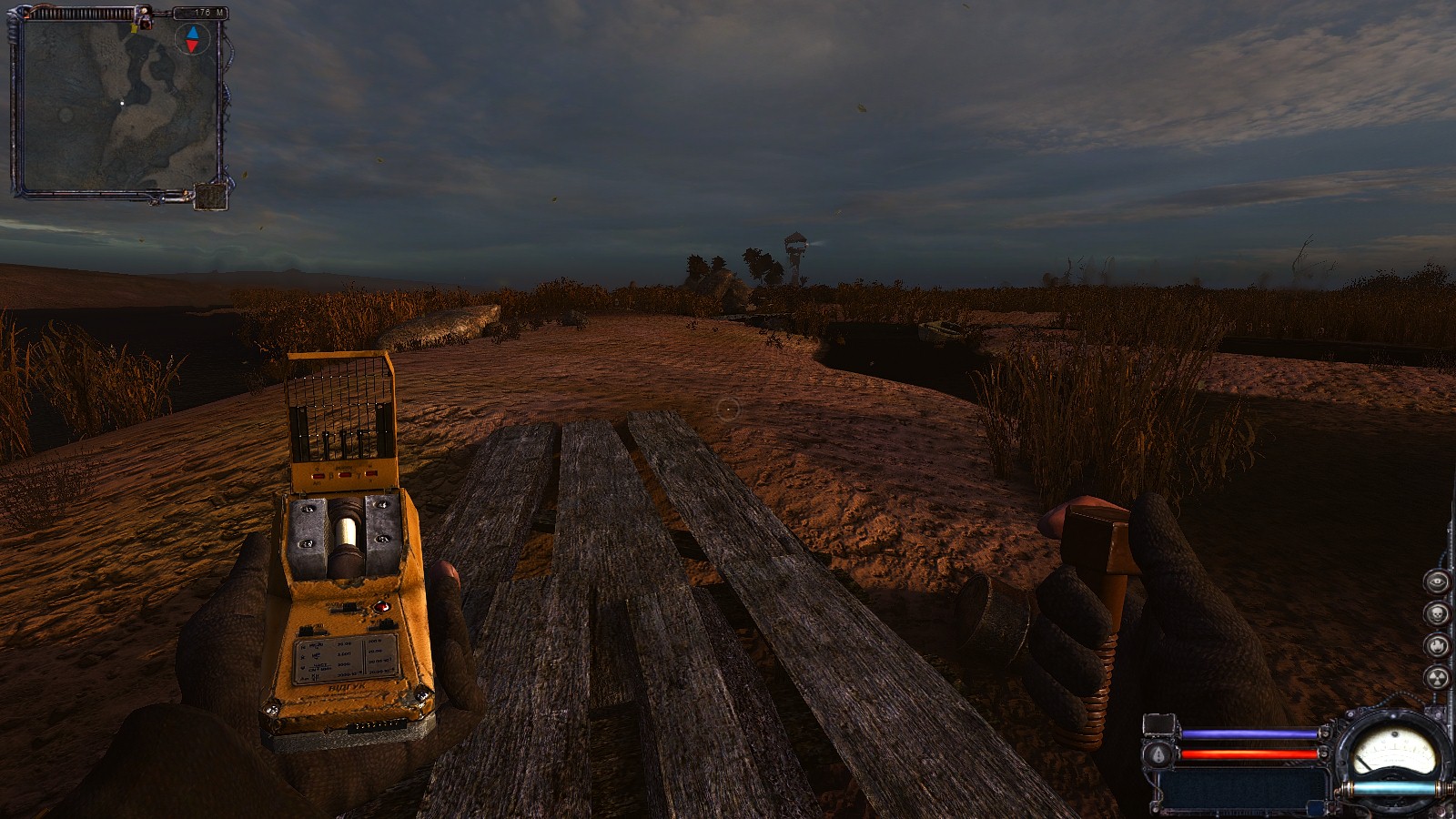Select the blue and red compass indicator

click(x=192, y=39)
